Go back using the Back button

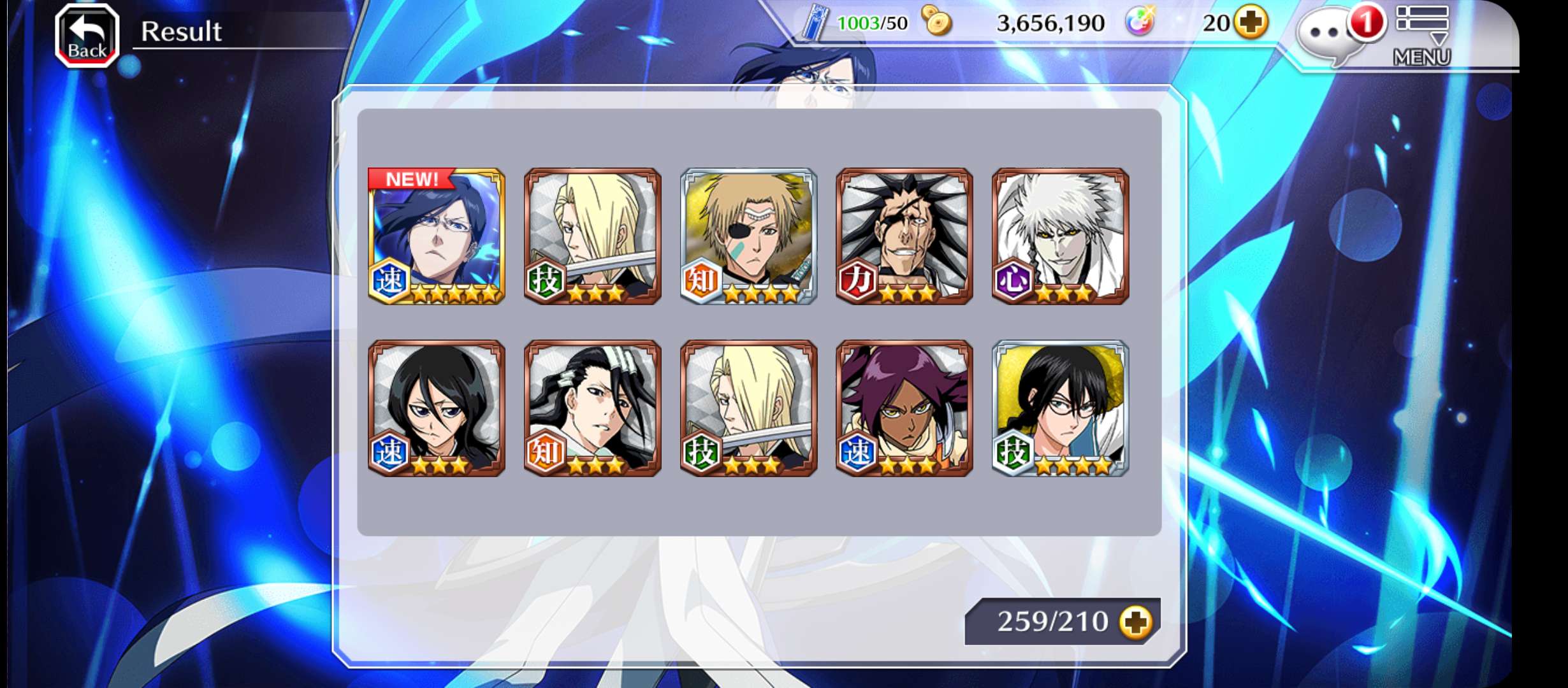pyautogui.click(x=87, y=36)
